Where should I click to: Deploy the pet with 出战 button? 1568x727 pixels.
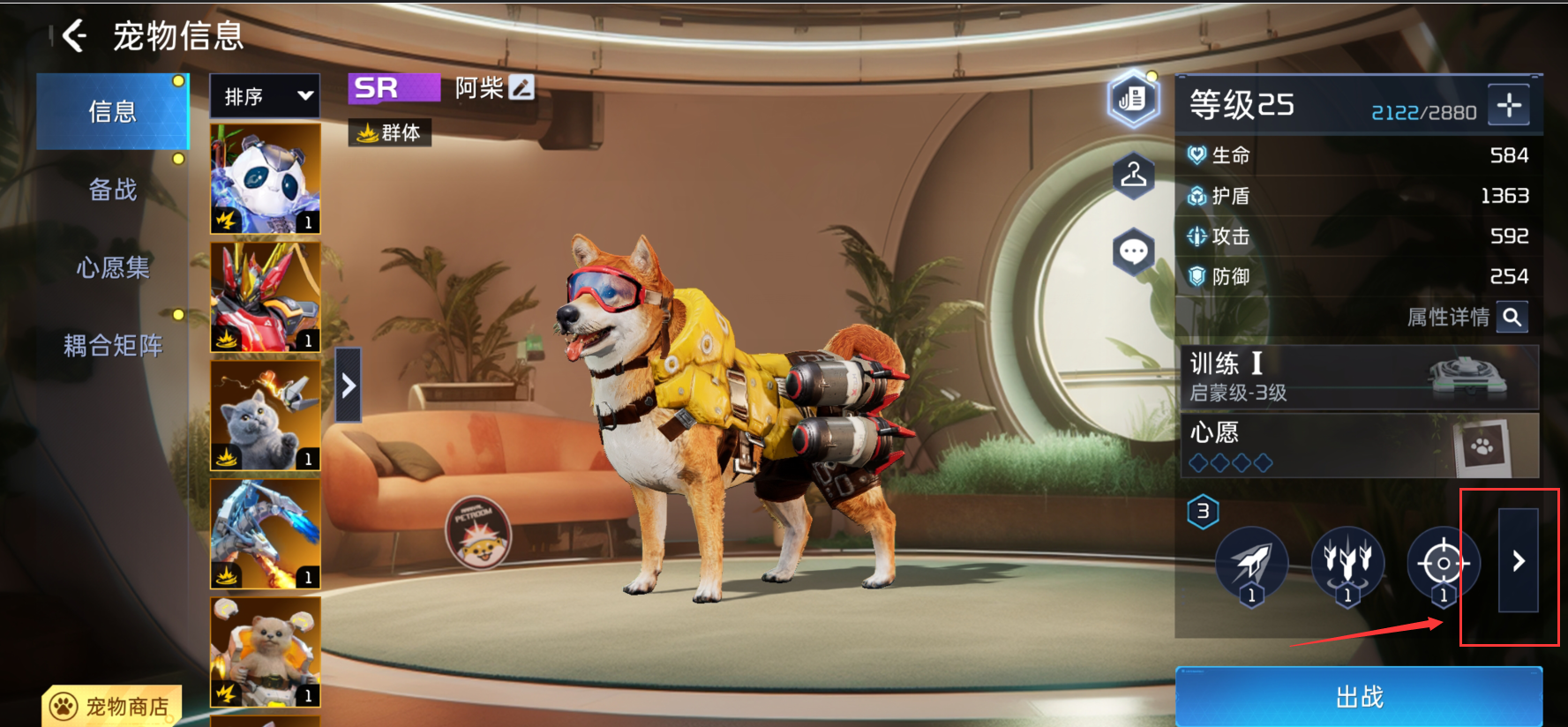[1359, 697]
